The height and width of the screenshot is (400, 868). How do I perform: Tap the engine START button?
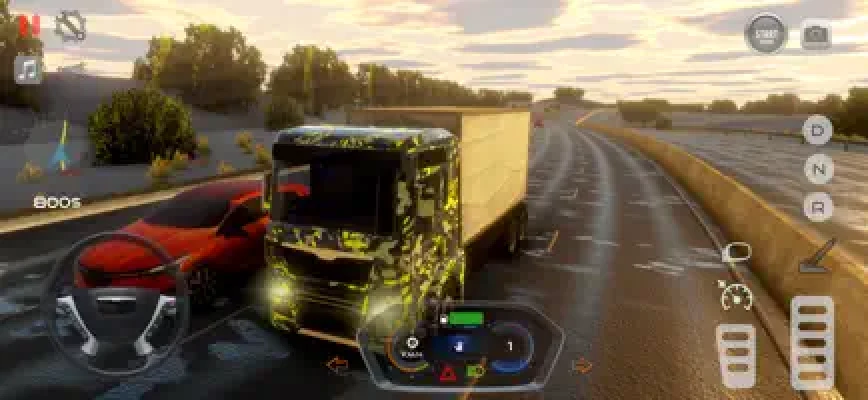click(766, 33)
